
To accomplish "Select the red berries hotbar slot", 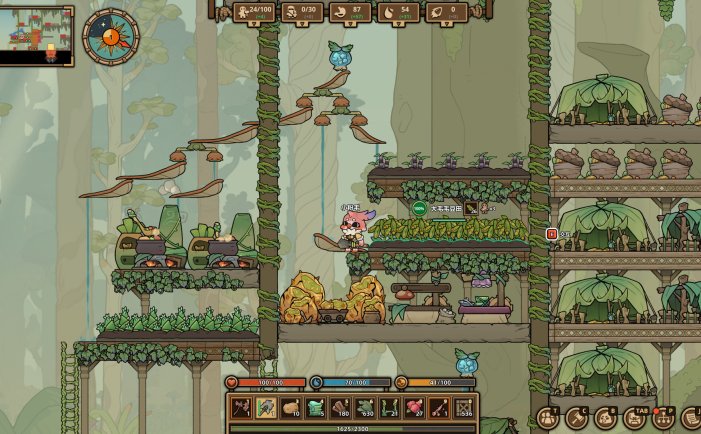I will tap(414, 408).
